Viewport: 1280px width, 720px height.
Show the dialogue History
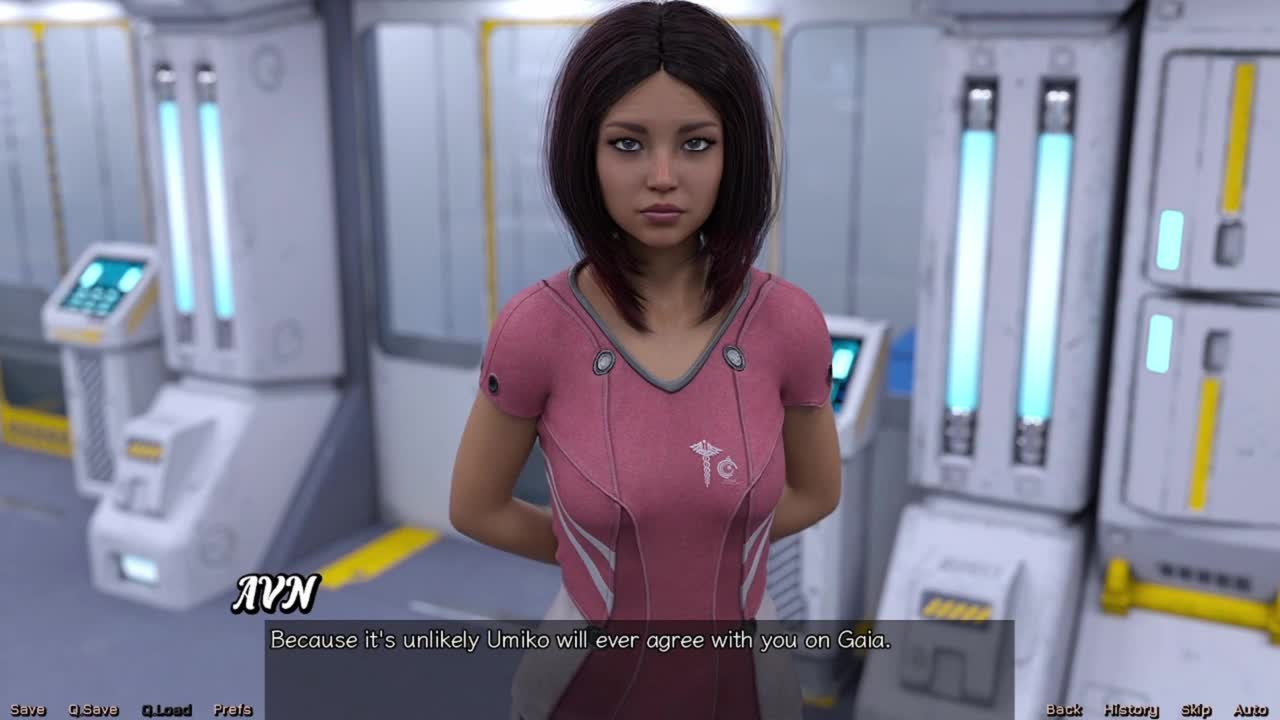tap(1130, 710)
